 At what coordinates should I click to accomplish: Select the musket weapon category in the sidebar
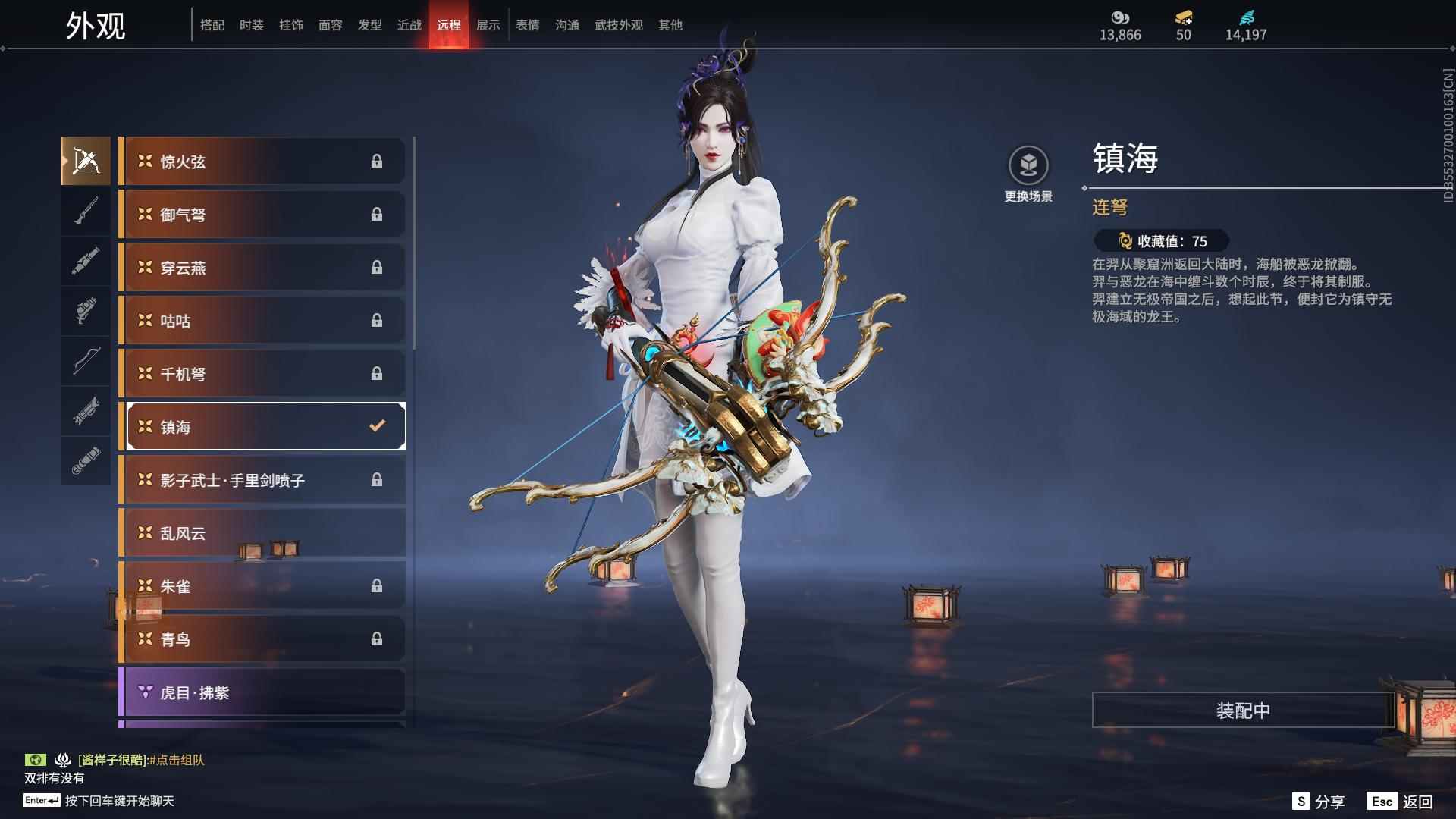[x=86, y=211]
